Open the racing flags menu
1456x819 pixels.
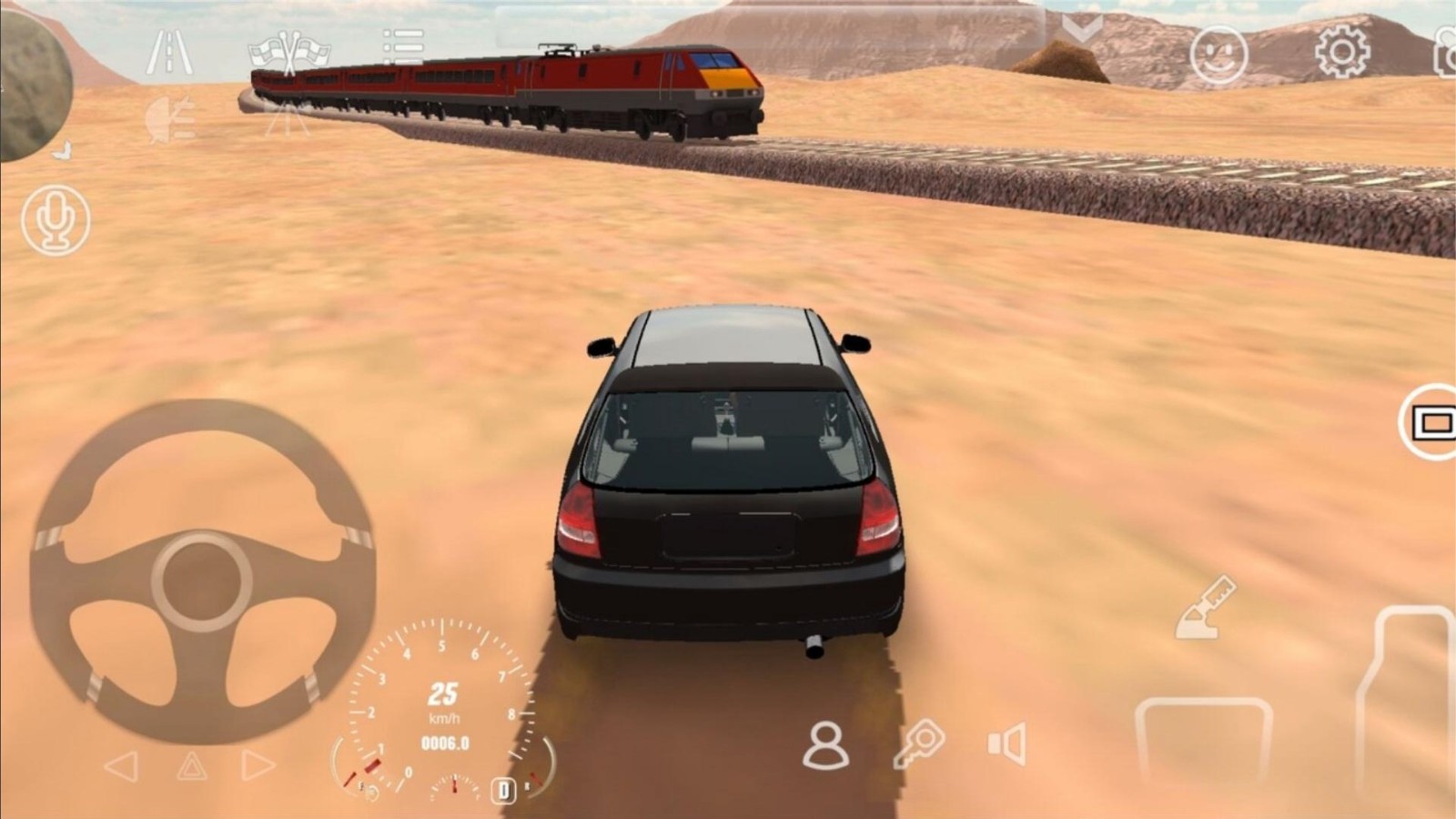288,53
